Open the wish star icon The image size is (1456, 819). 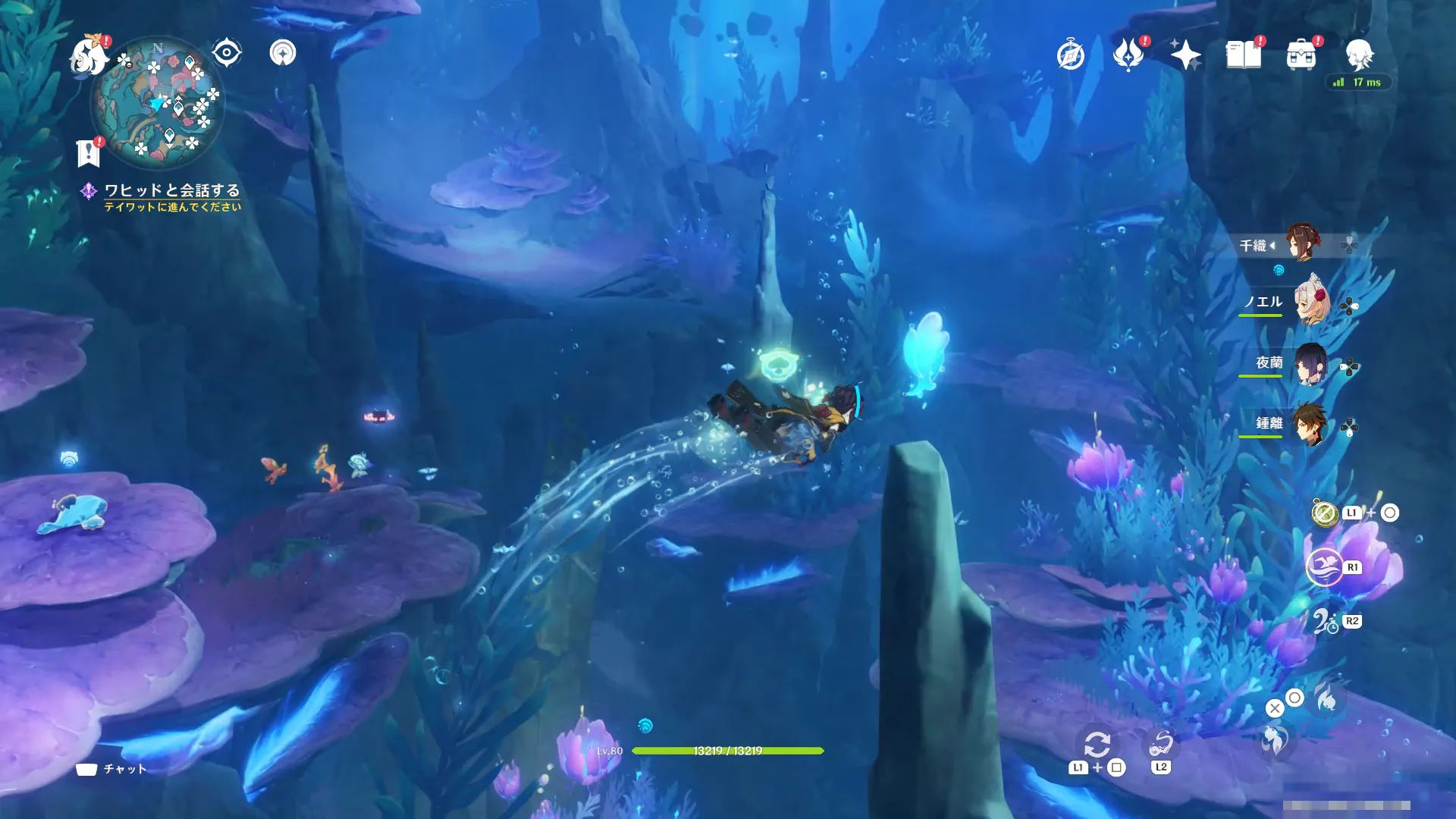tap(1185, 55)
